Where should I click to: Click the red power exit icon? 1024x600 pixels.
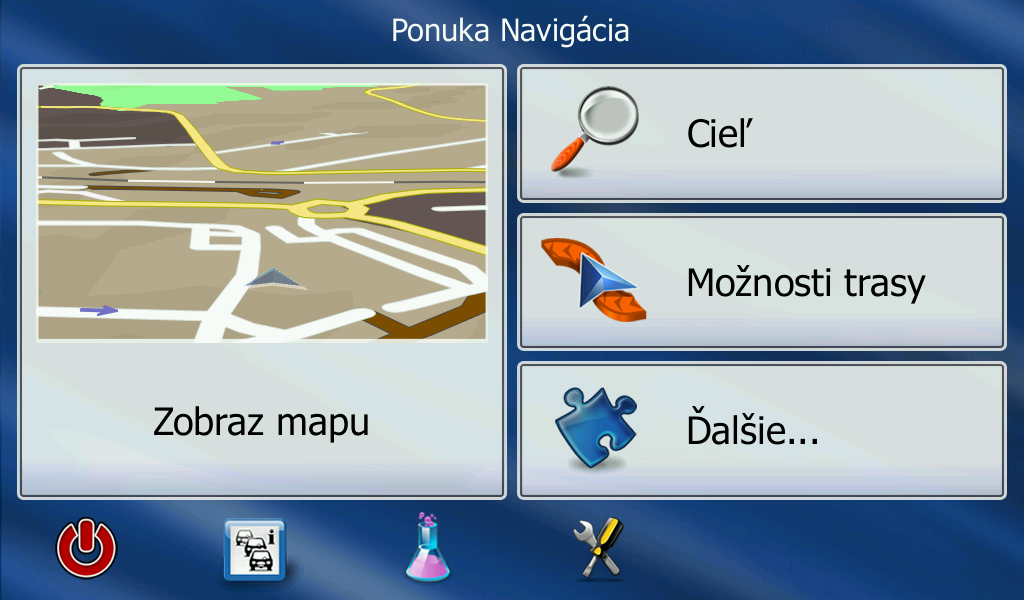[86, 549]
